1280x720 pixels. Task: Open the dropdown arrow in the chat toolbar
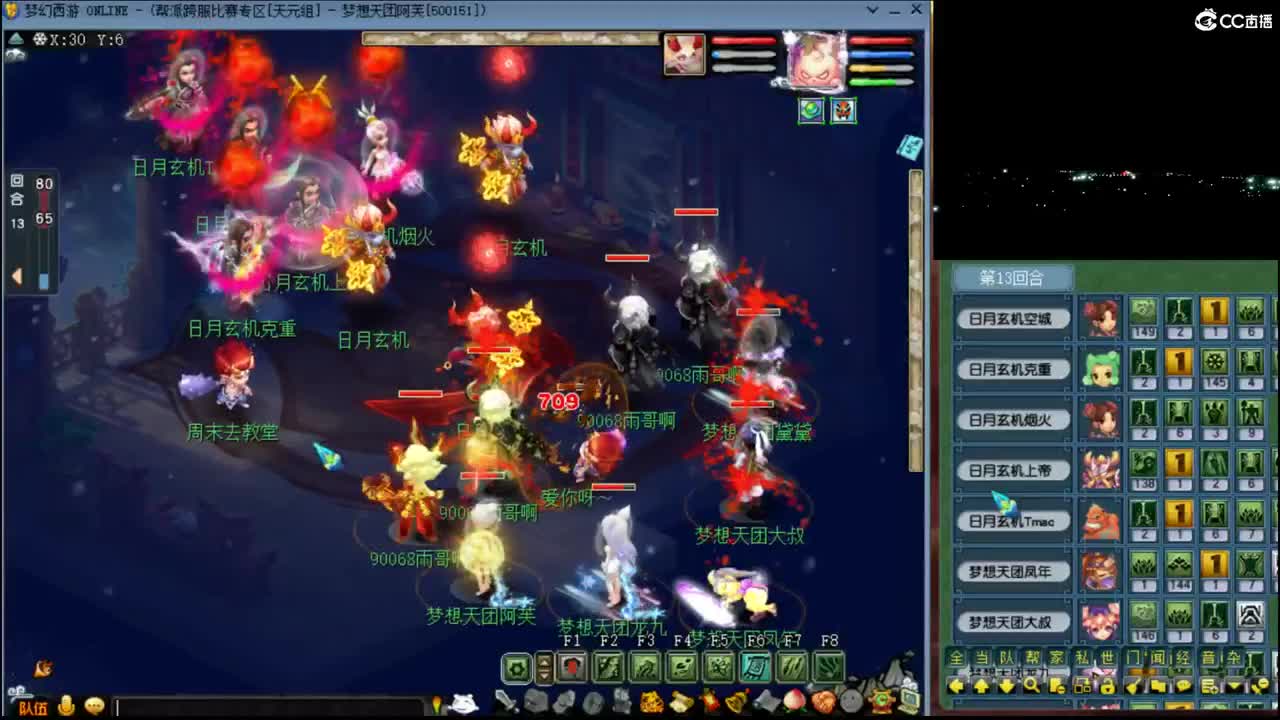point(1232,686)
